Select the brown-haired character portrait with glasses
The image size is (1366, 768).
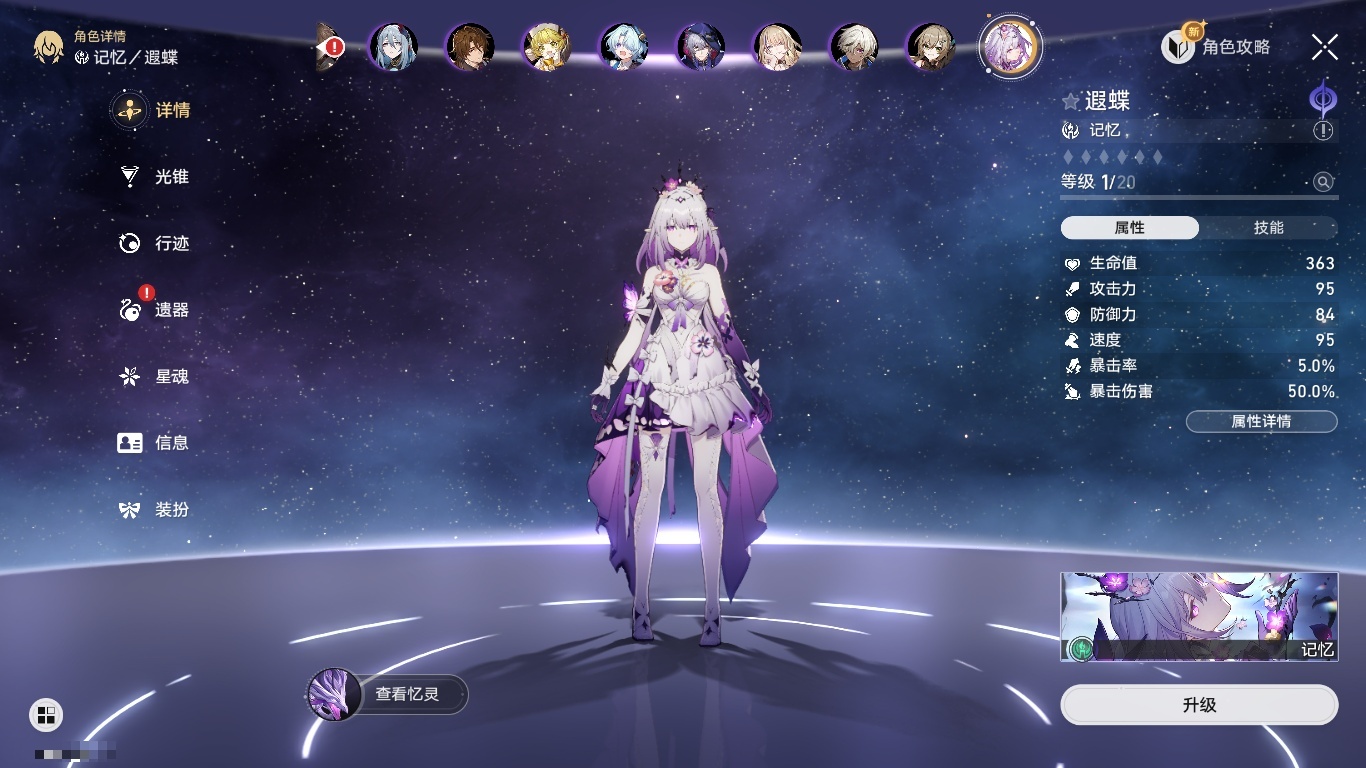[470, 47]
